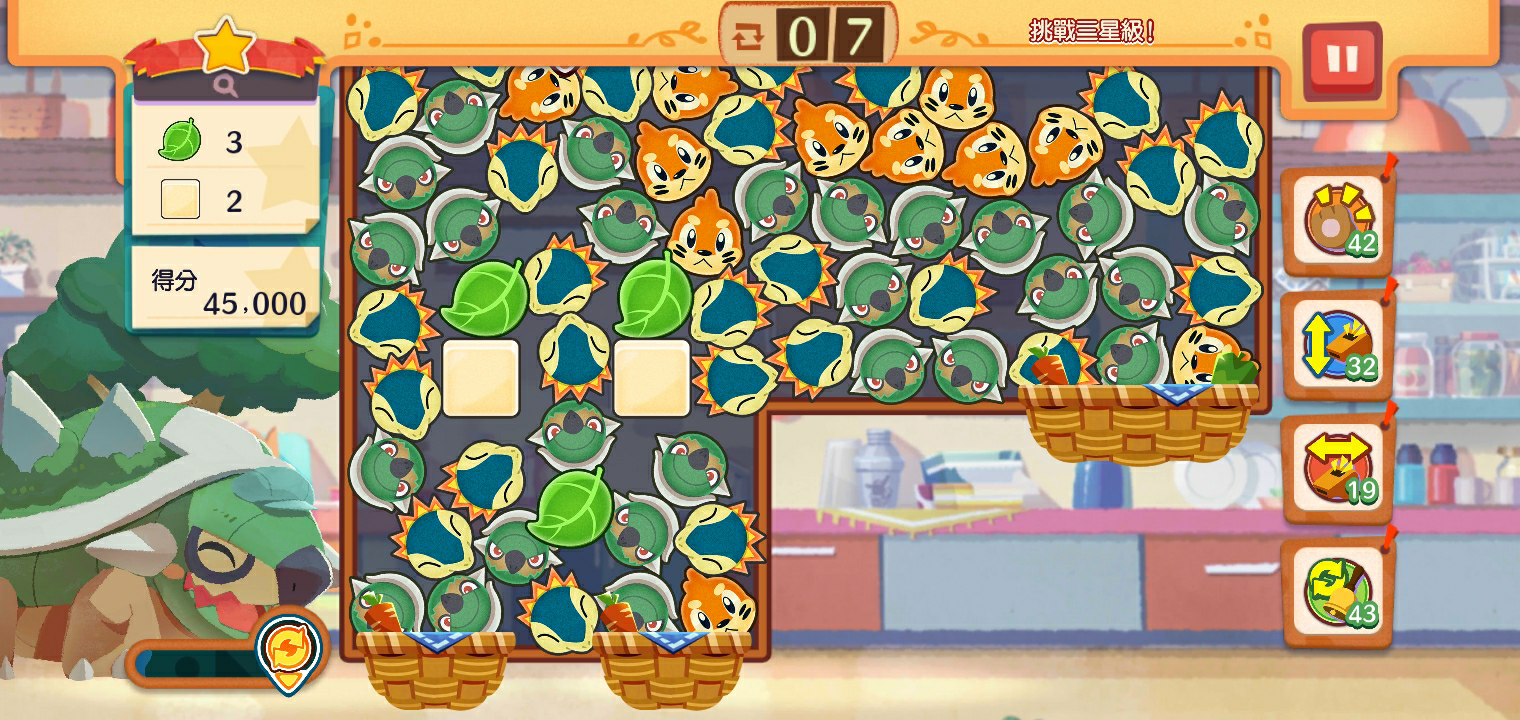Use the glove power-up showing 42
Viewport: 1520px width, 720px height.
pos(1338,222)
